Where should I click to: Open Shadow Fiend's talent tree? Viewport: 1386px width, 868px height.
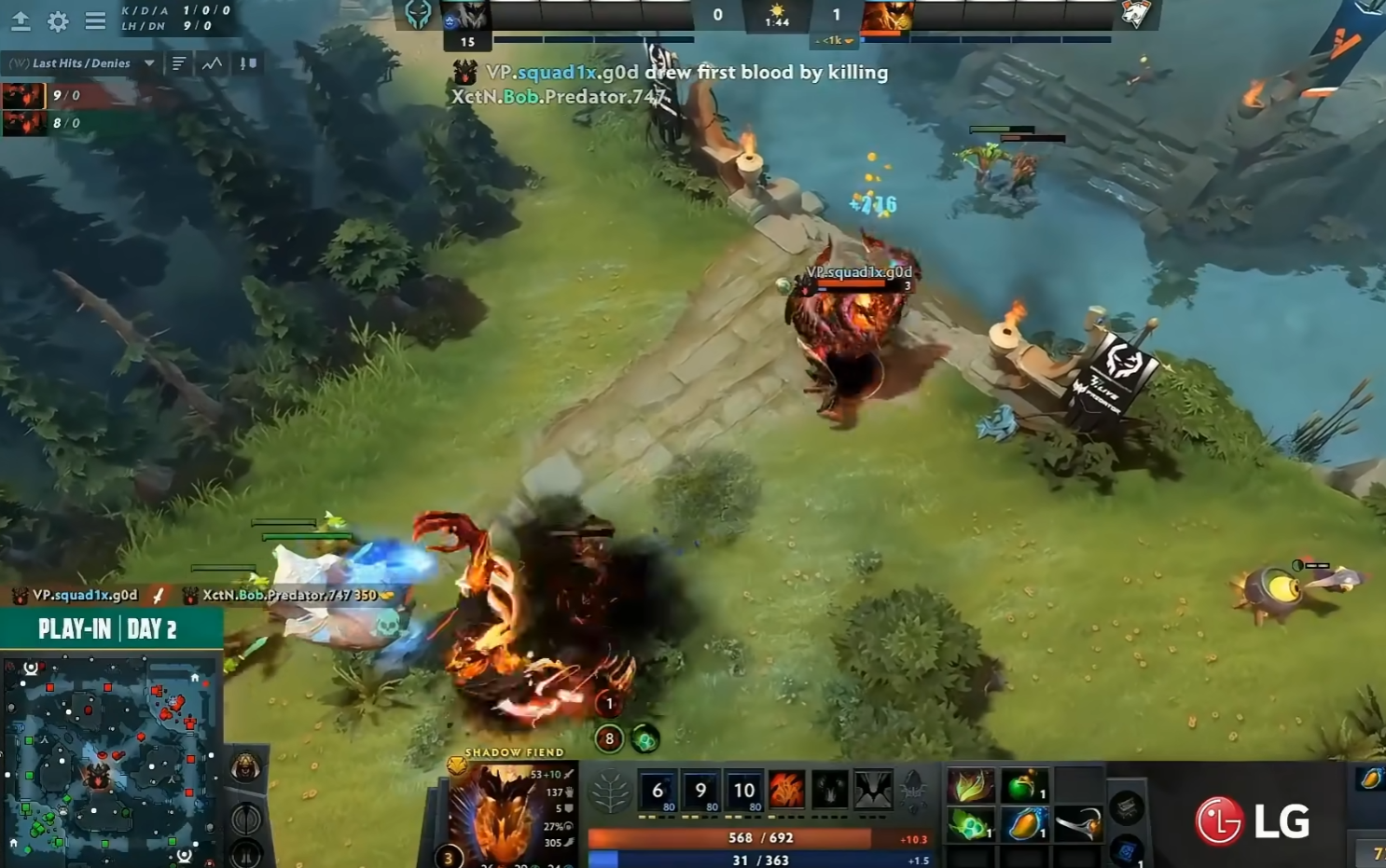coord(610,792)
